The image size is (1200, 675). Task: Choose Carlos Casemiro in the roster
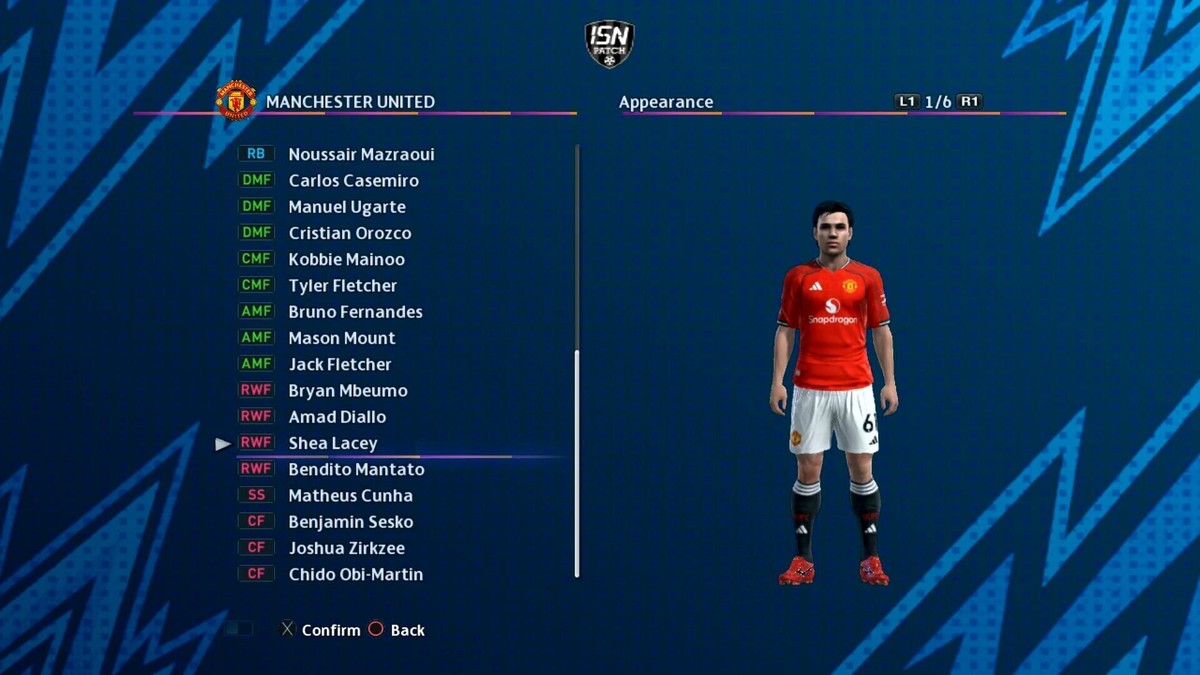pyautogui.click(x=353, y=181)
